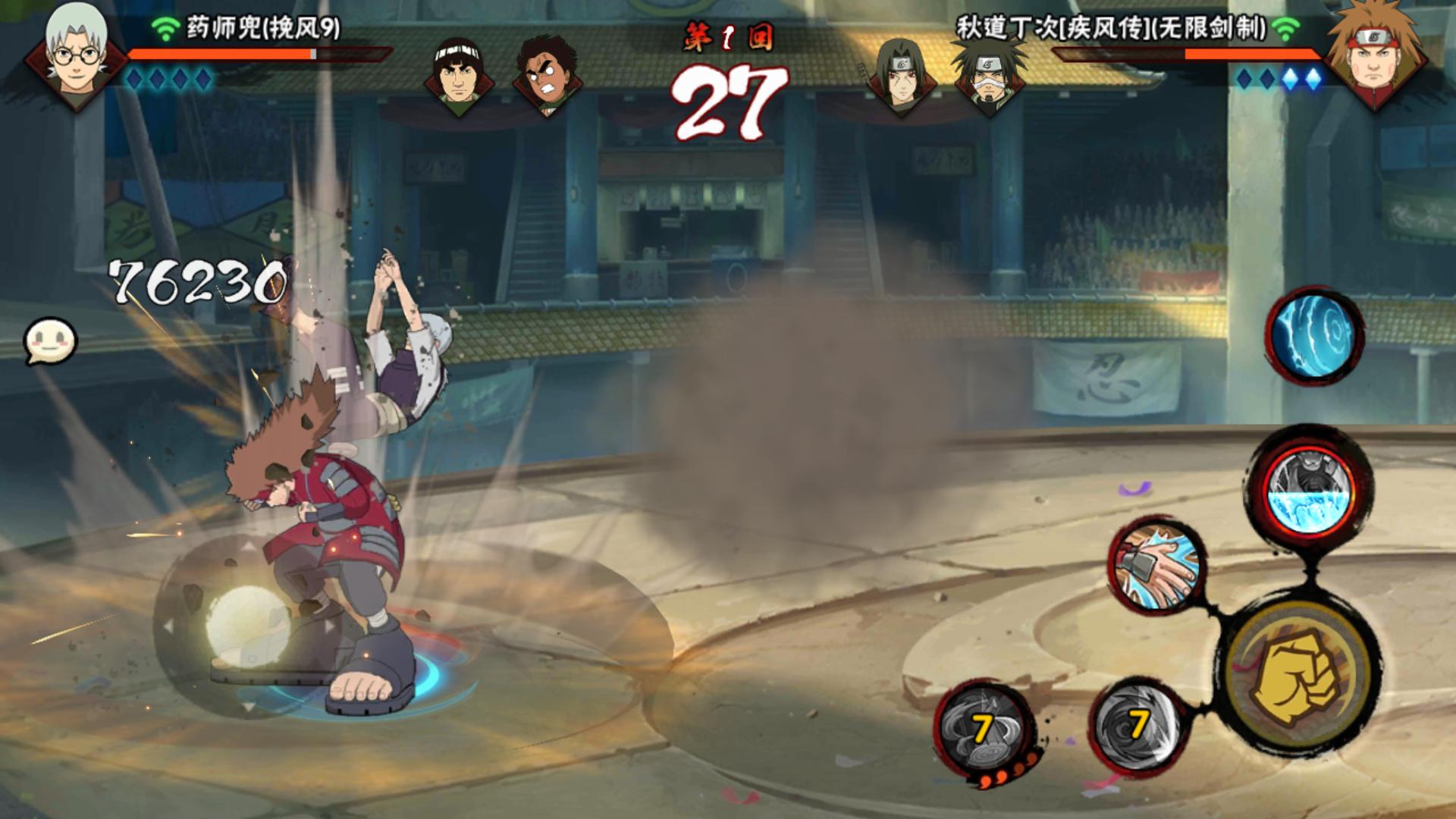This screenshot has width=1456, height=819.
Task: Open the smiley chat emote bubble
Action: tap(51, 340)
